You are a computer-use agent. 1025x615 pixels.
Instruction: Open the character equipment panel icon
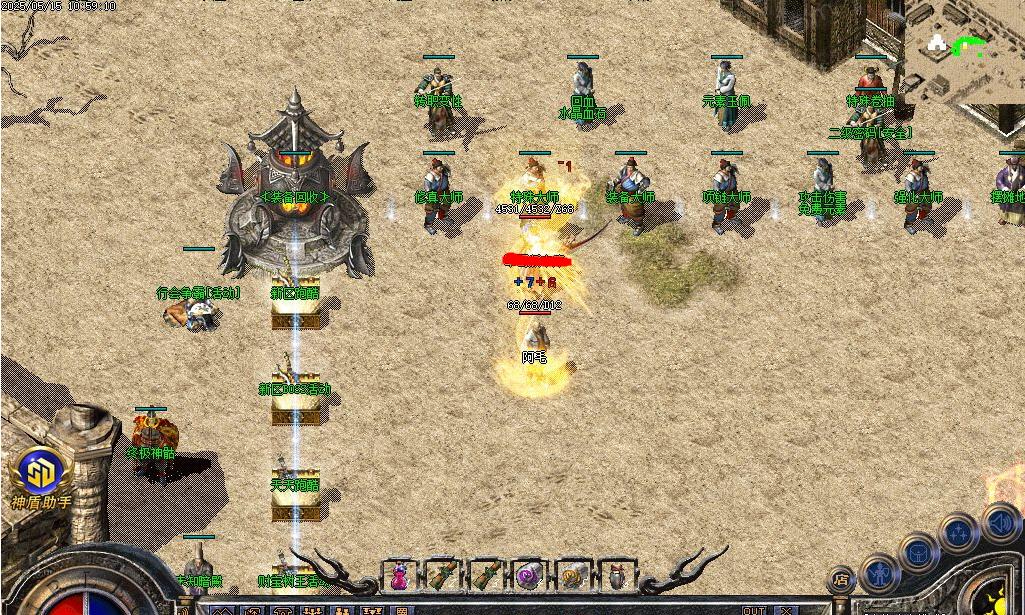click(881, 573)
